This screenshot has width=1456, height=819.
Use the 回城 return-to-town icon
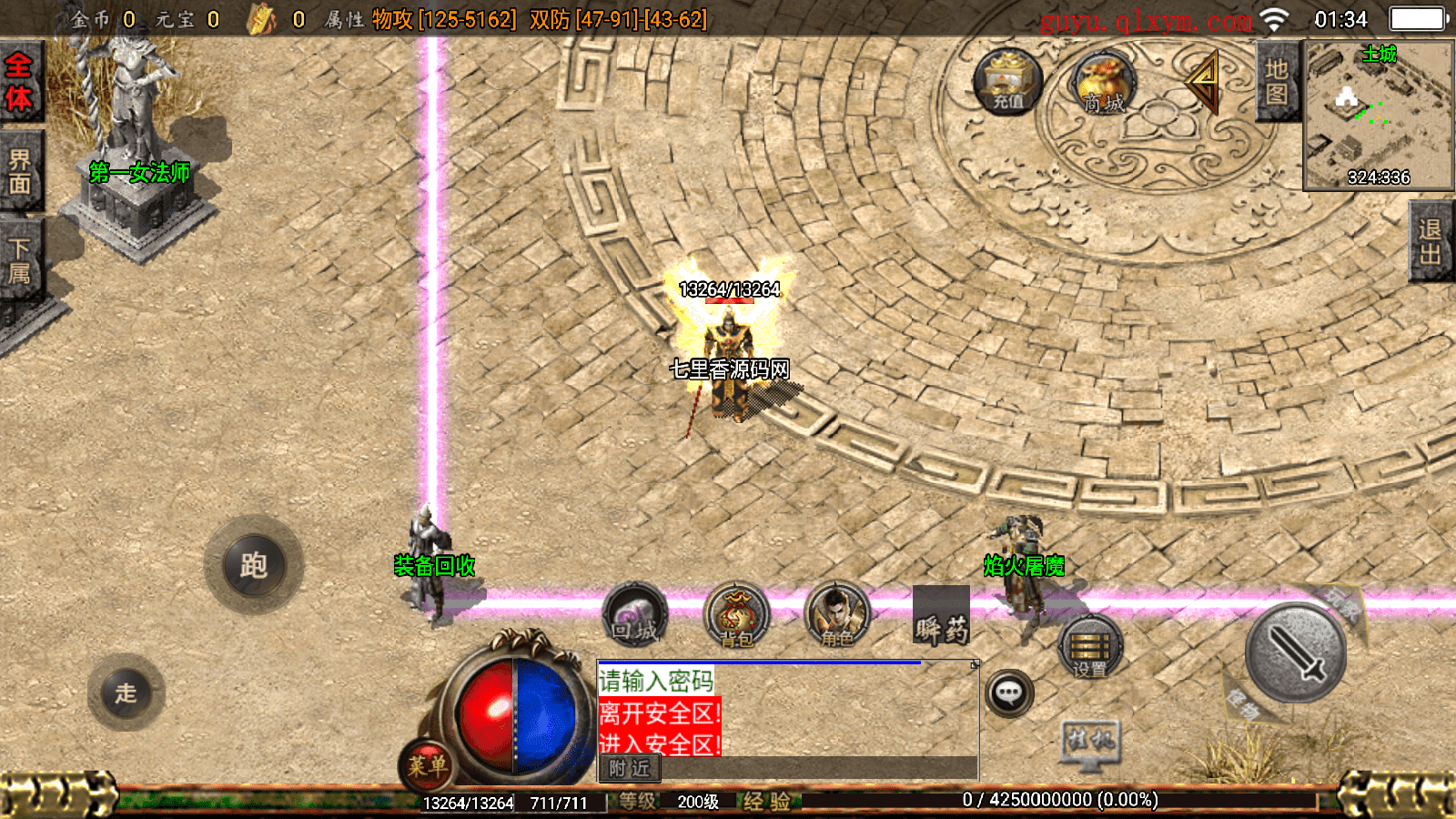[635, 615]
